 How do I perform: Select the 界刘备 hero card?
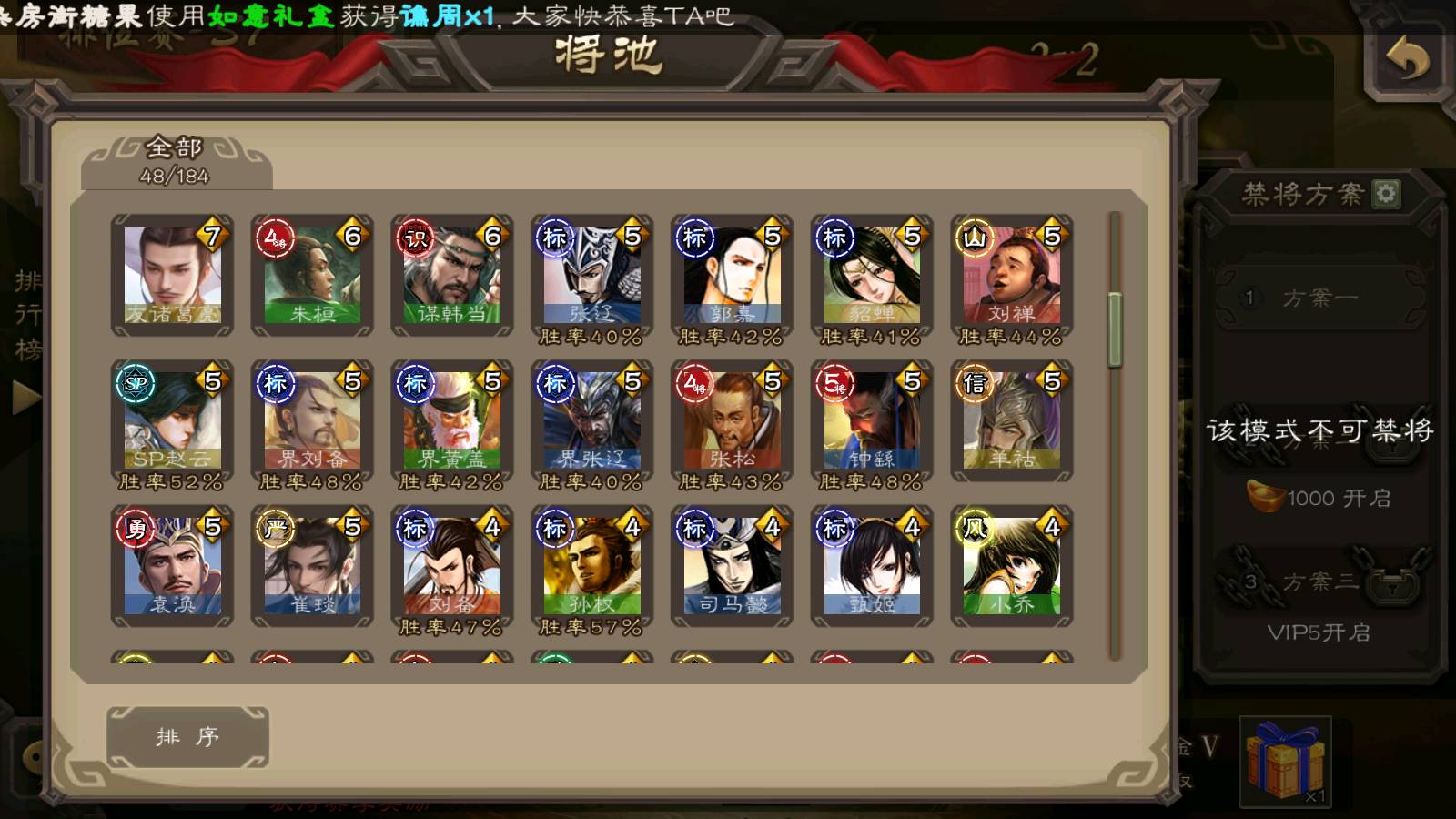click(x=312, y=420)
